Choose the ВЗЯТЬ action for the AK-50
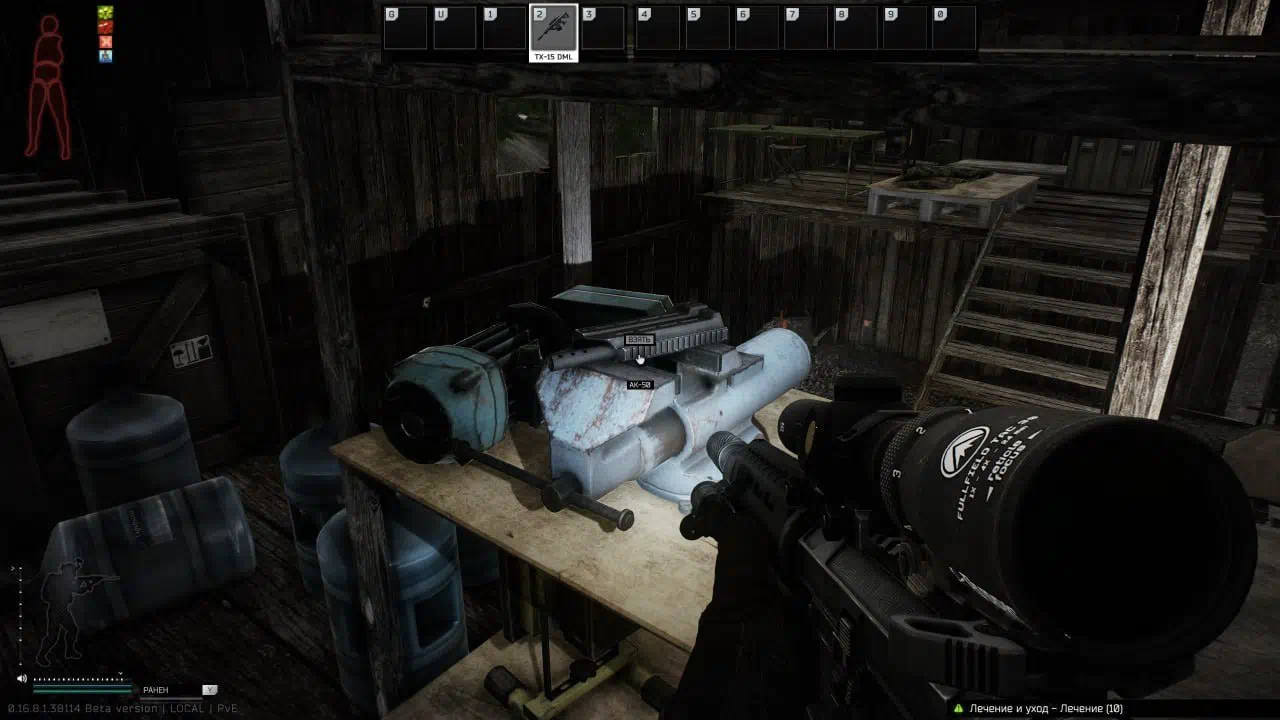 point(640,340)
